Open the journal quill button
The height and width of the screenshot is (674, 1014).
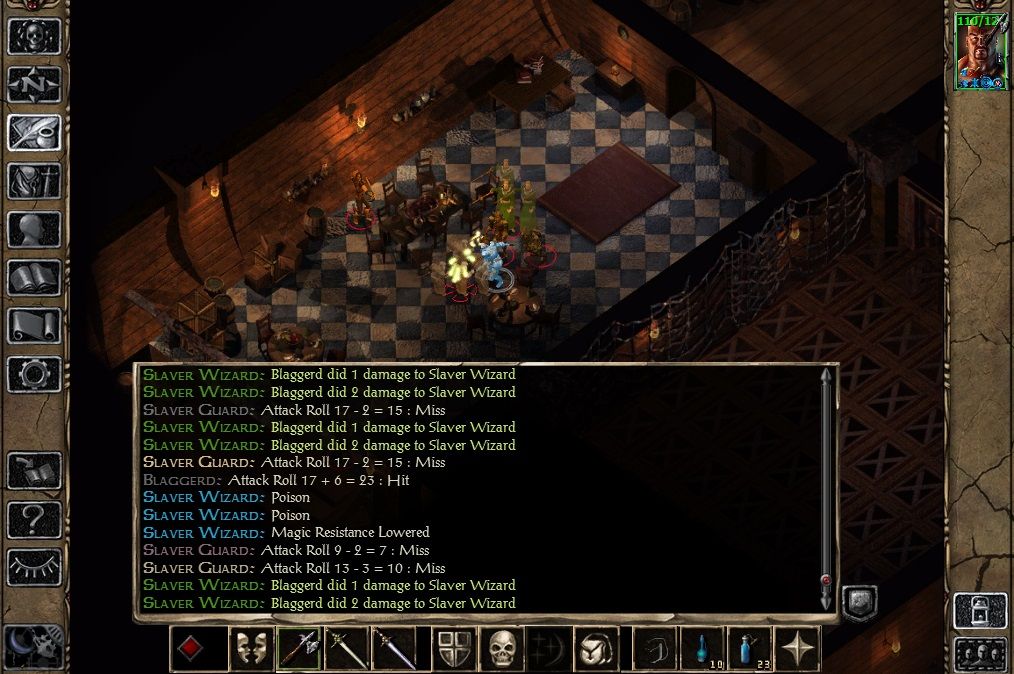coord(34,132)
